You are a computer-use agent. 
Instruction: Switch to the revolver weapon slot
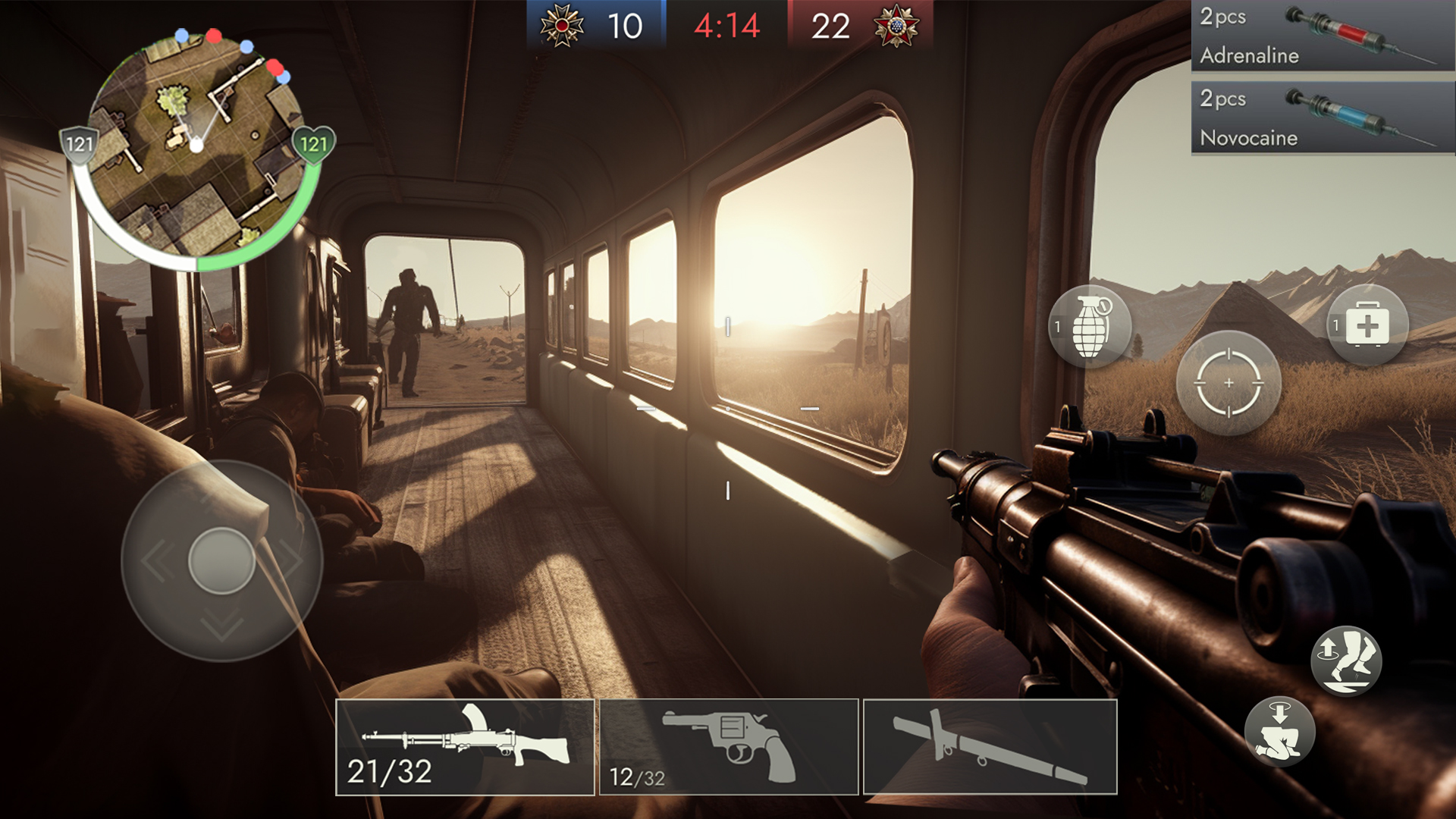(730, 747)
